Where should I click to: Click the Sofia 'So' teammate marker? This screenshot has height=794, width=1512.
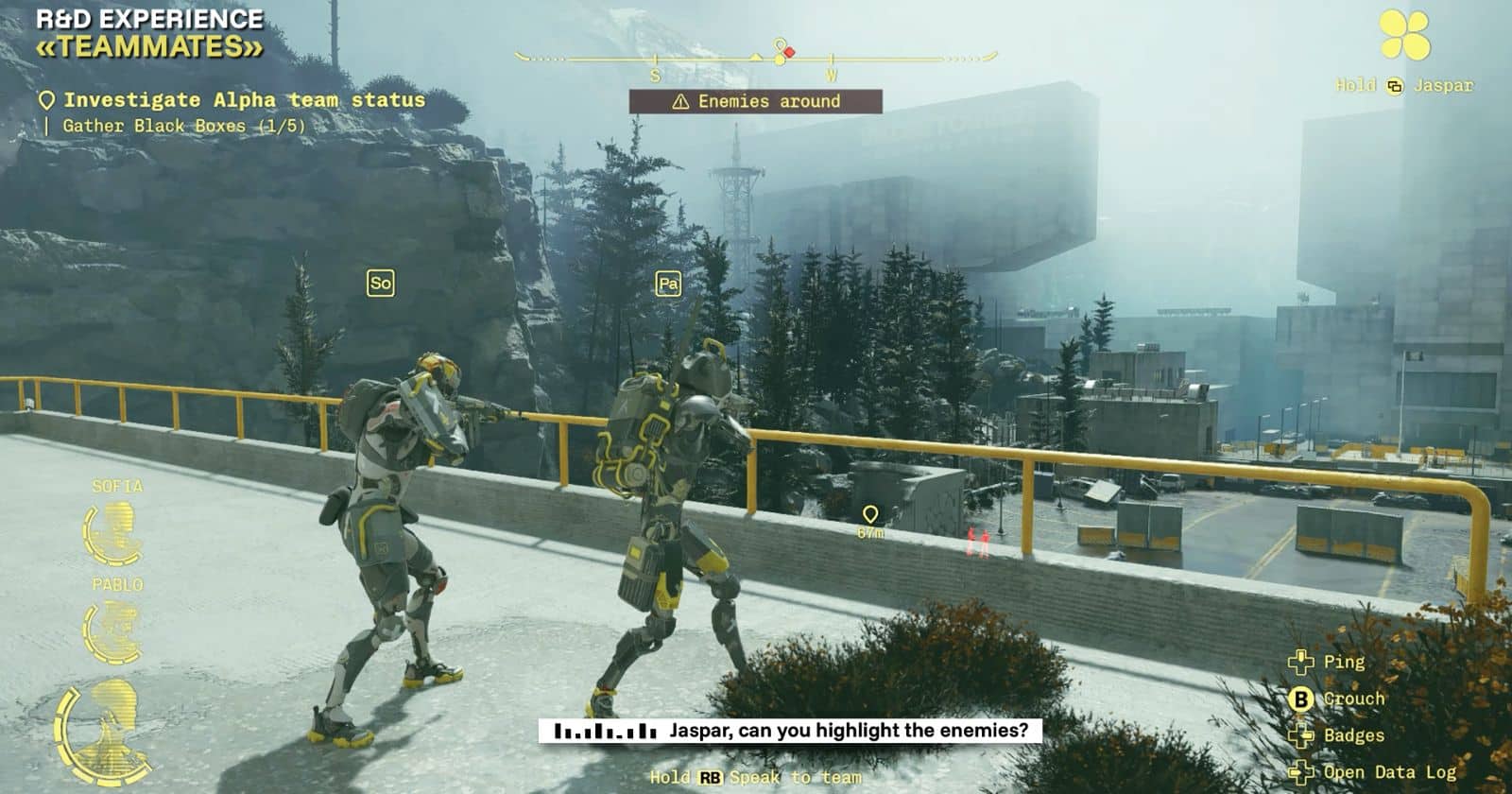(x=380, y=283)
